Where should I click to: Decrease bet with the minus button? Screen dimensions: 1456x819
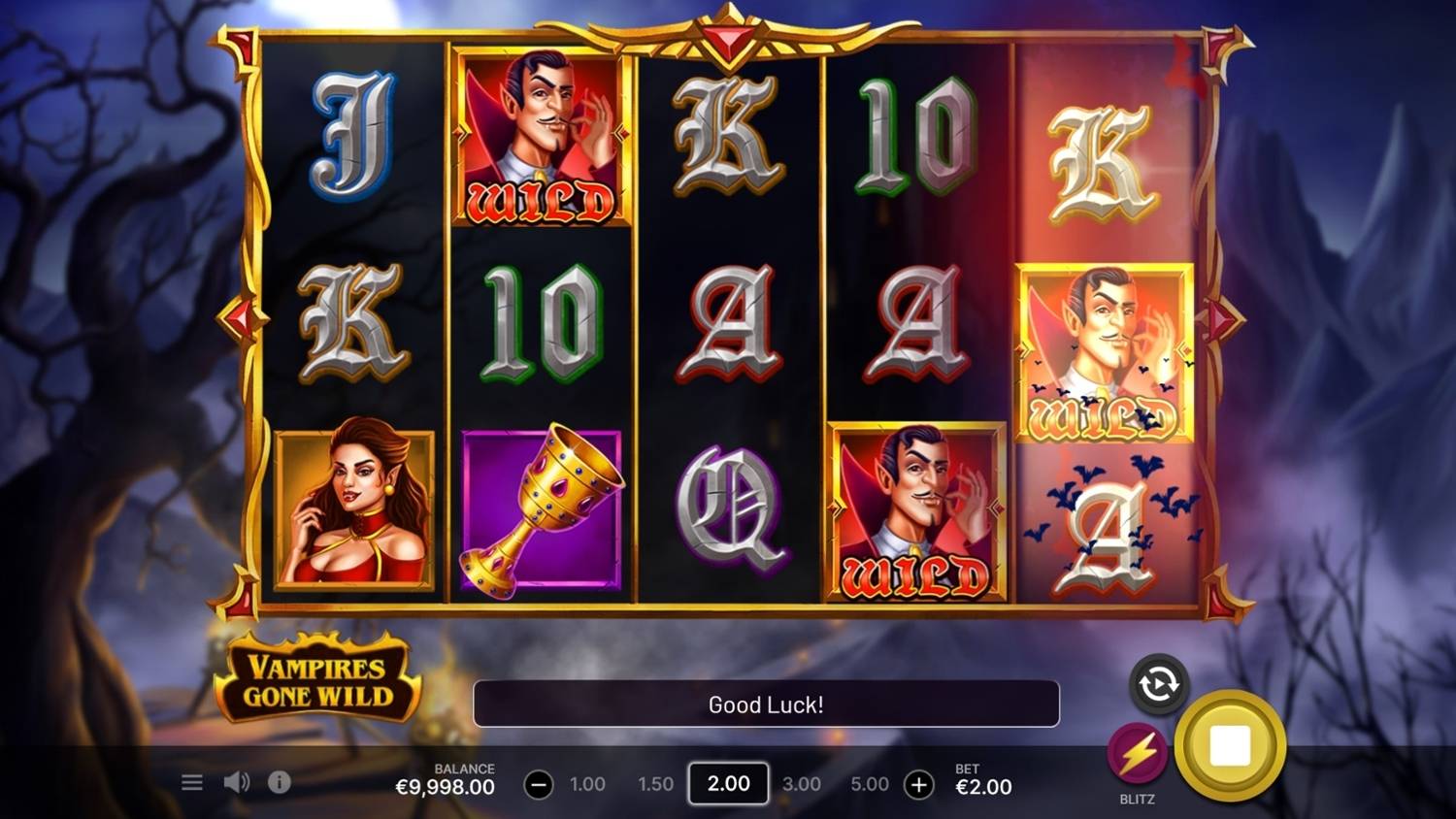click(x=539, y=784)
